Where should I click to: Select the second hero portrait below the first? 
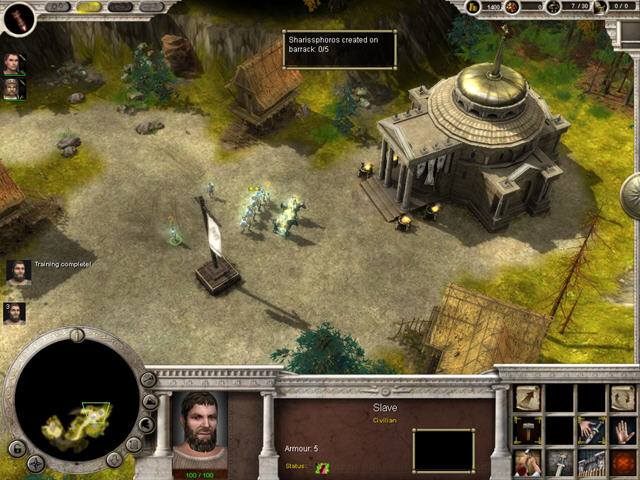[13, 88]
